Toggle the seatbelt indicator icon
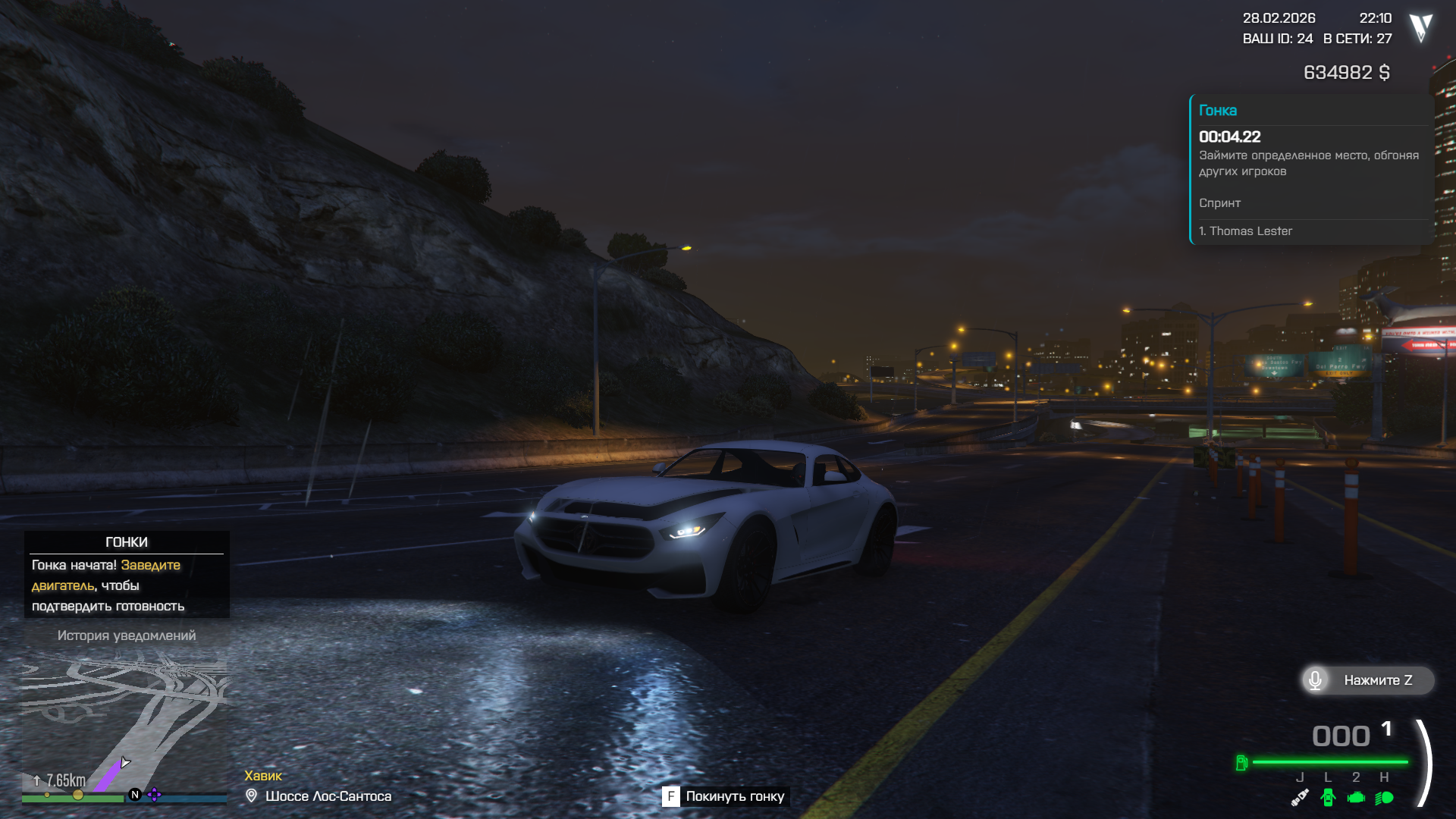The image size is (1456, 819). [1300, 797]
